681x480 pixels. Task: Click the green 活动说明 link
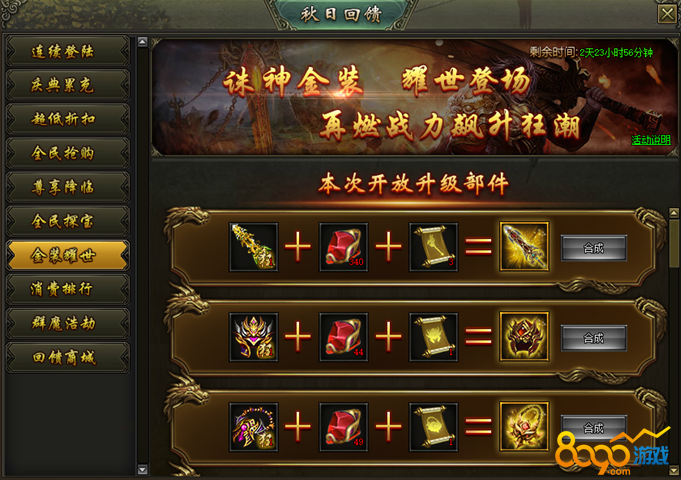pos(651,140)
